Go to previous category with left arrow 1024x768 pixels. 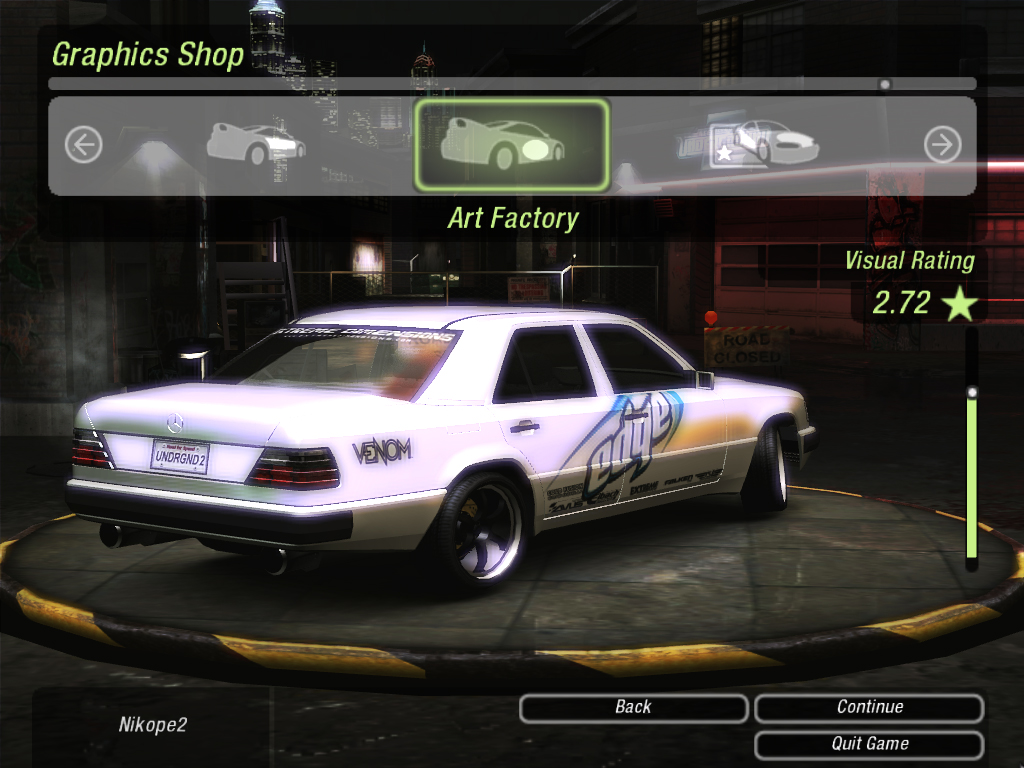[84, 146]
